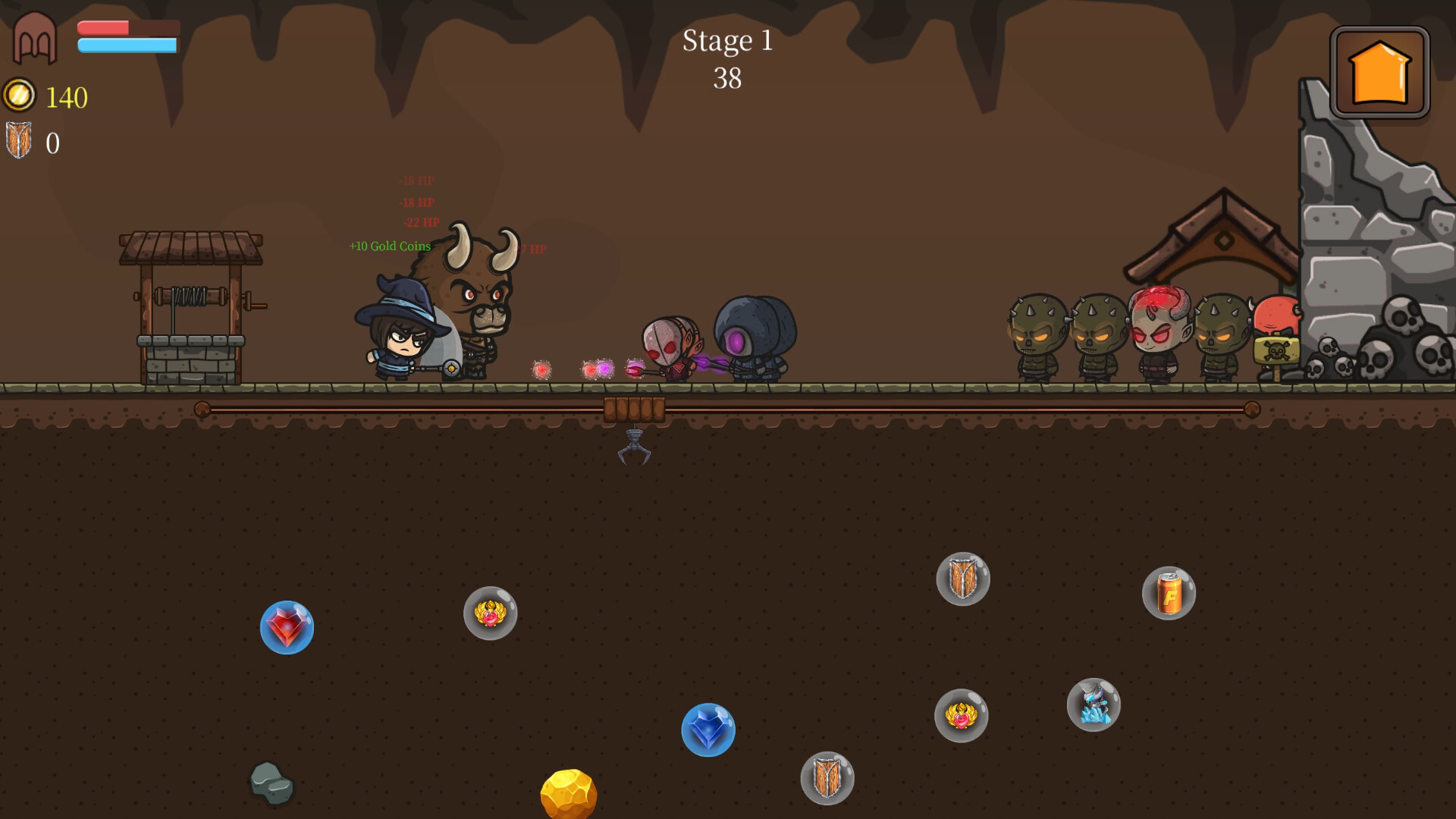Viewport: 1456px width, 819px height.
Task: Click the wooden shield counter icon
Action: (19, 140)
